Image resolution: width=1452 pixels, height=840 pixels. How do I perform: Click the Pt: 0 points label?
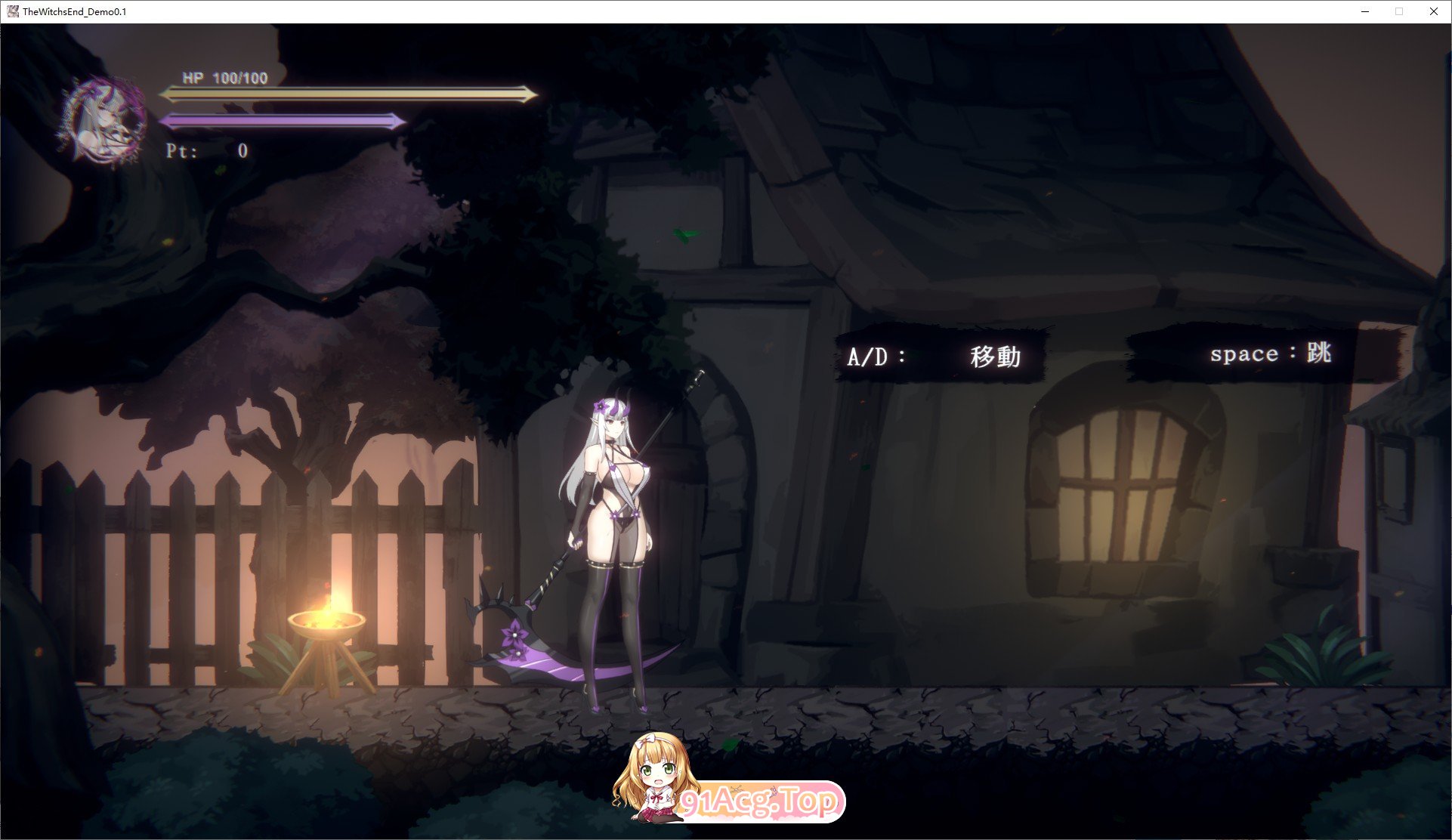(208, 150)
